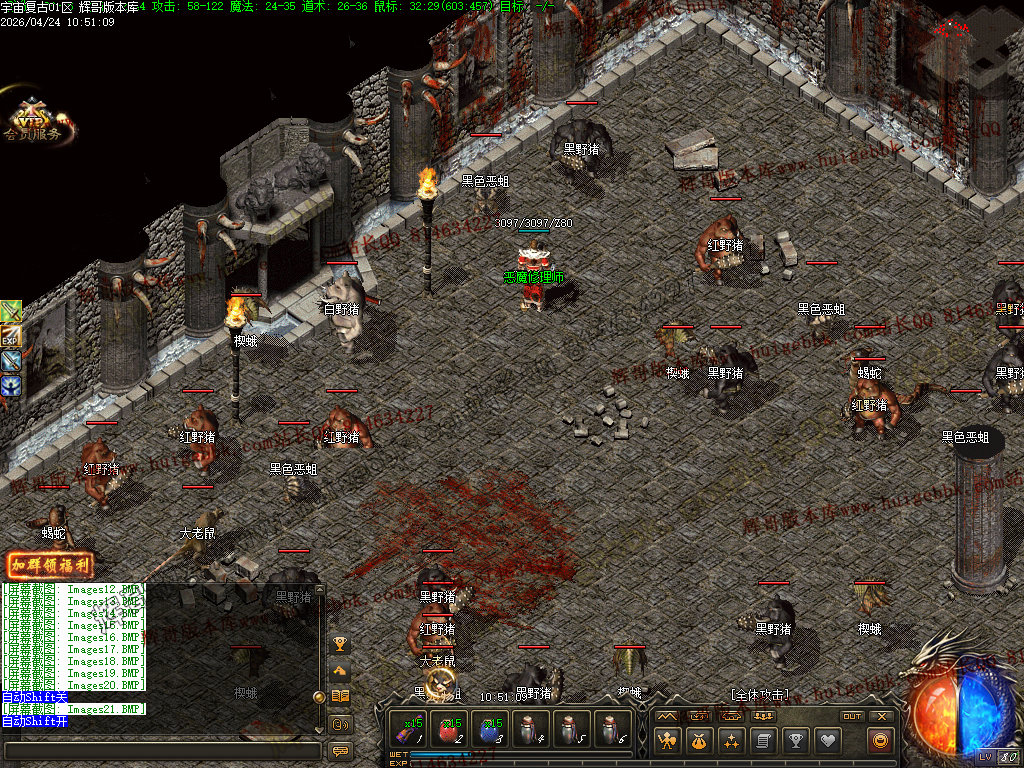Toggle the voice chat icon
This screenshot has width=1024, height=768.
[x=340, y=723]
